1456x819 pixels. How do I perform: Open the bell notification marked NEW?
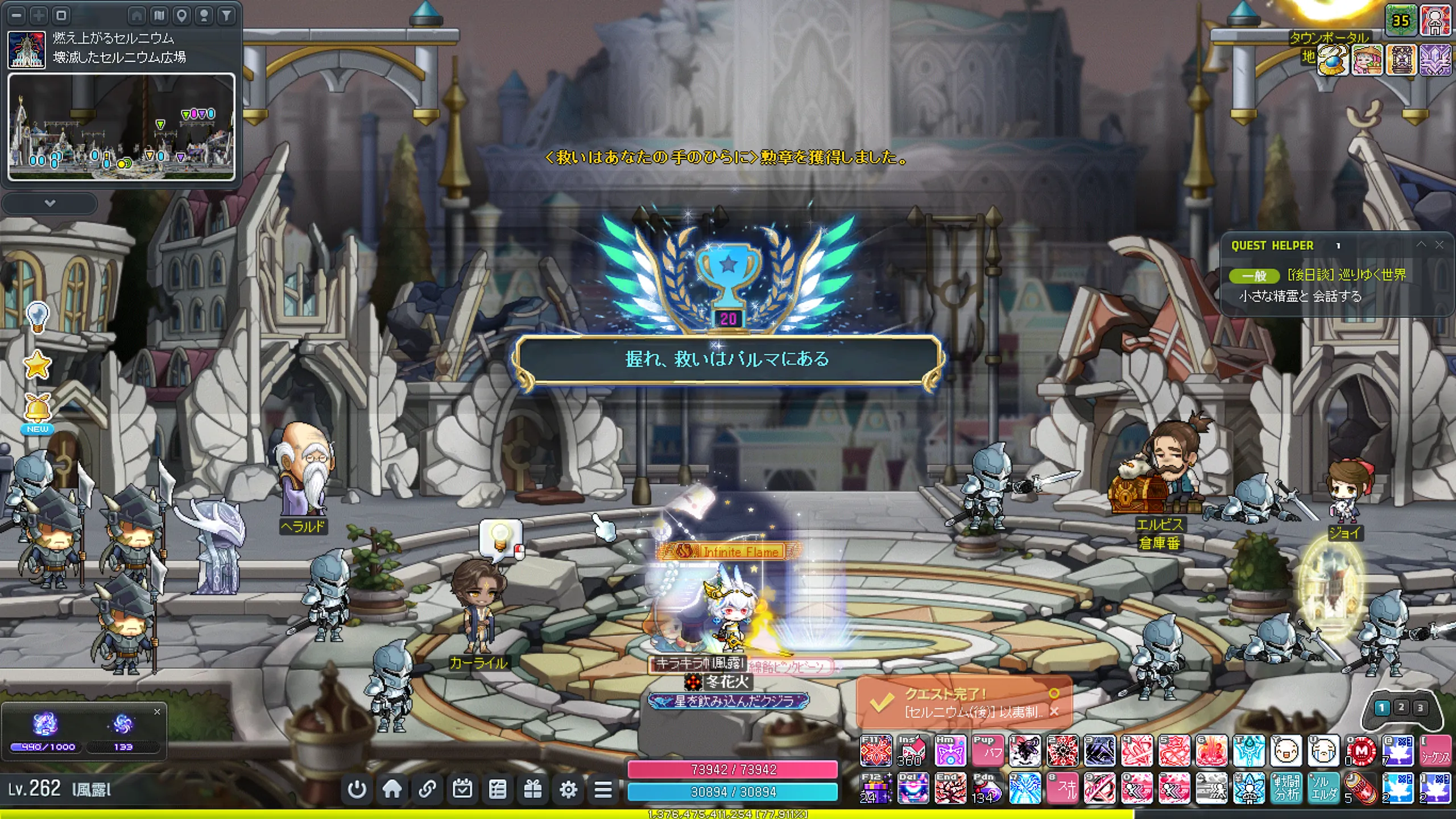tap(38, 411)
